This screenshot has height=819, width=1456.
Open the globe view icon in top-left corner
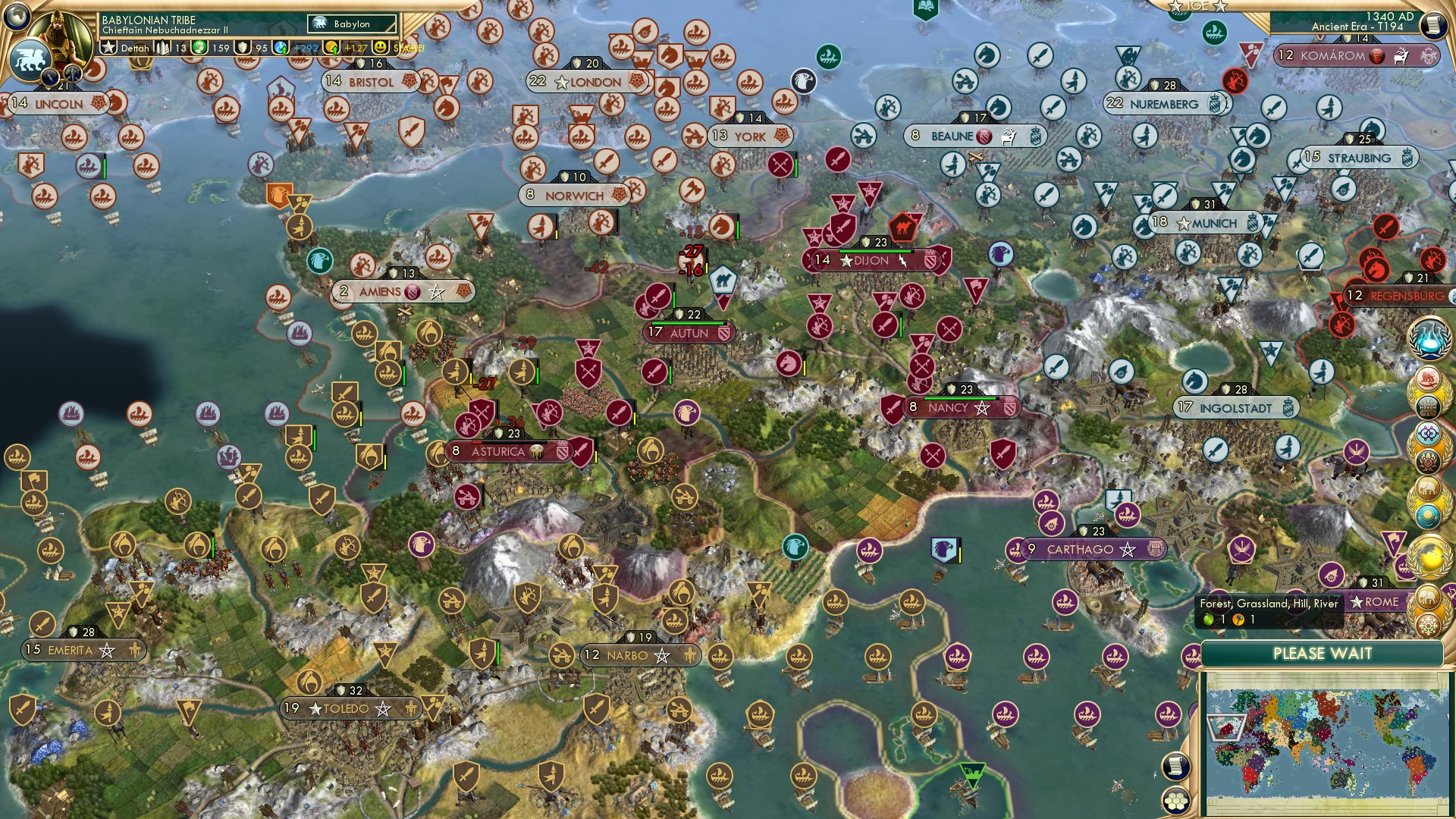tap(17, 17)
